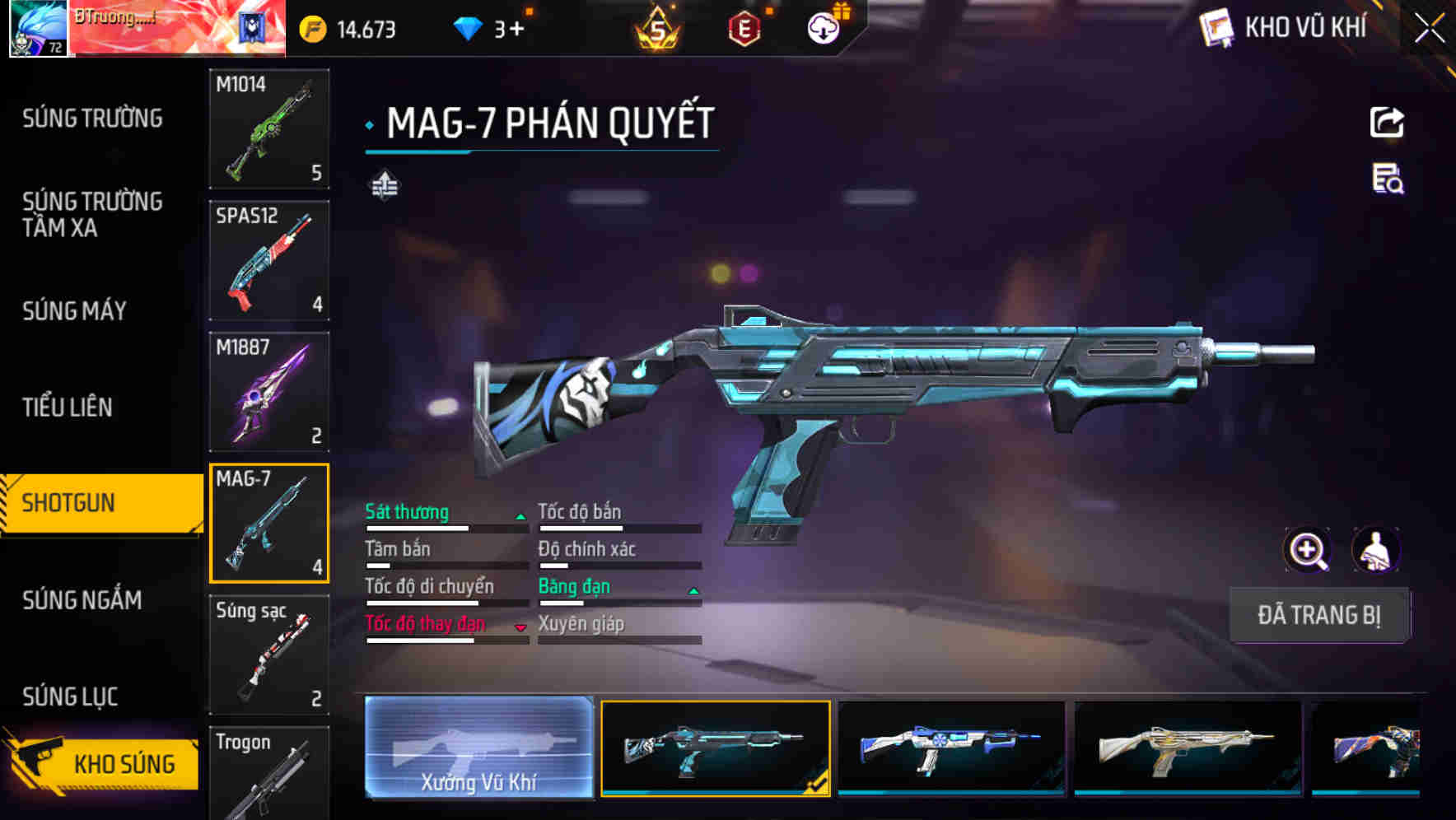The height and width of the screenshot is (820, 1456).
Task: Open the SÚNG MÁY weapon category
Action: [75, 310]
